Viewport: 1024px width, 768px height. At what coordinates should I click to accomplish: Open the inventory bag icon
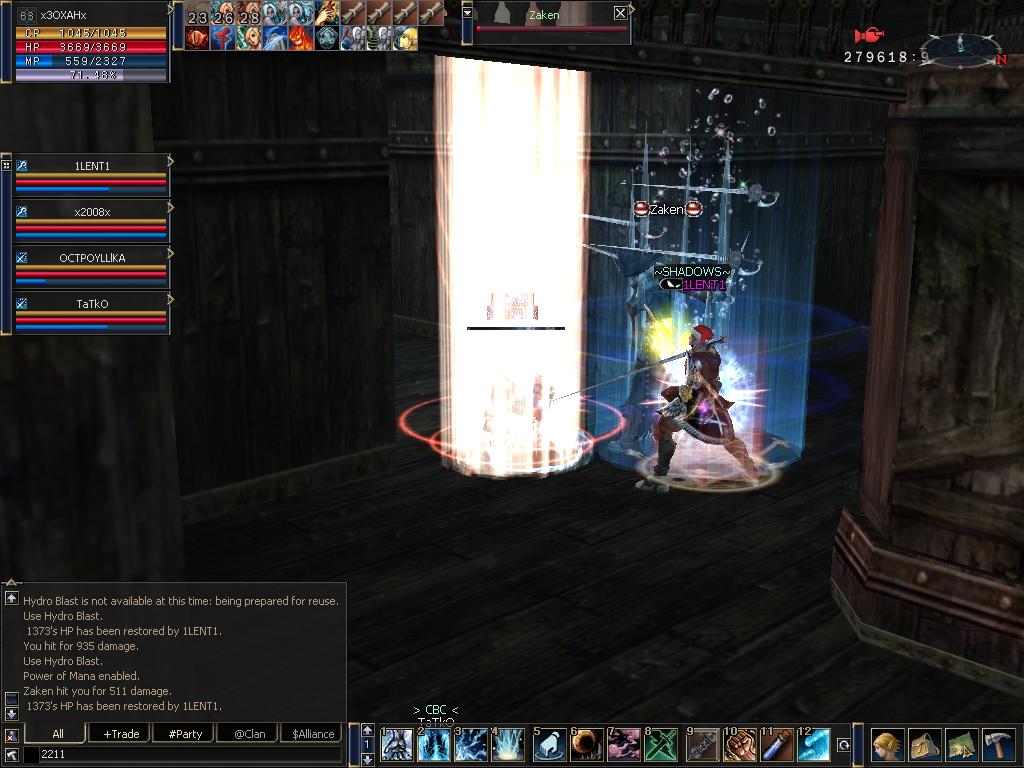[x=924, y=746]
